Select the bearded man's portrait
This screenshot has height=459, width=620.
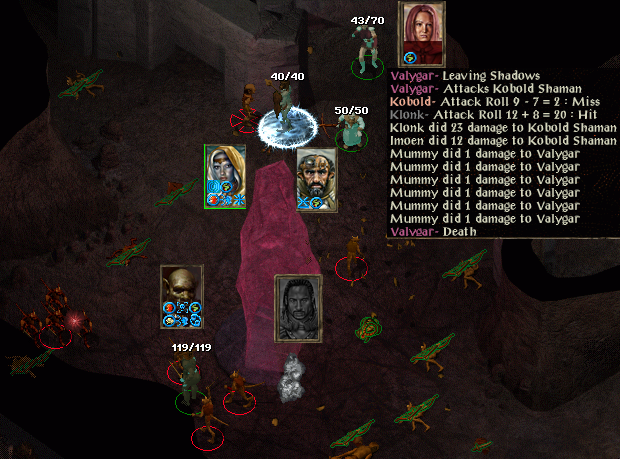click(315, 176)
